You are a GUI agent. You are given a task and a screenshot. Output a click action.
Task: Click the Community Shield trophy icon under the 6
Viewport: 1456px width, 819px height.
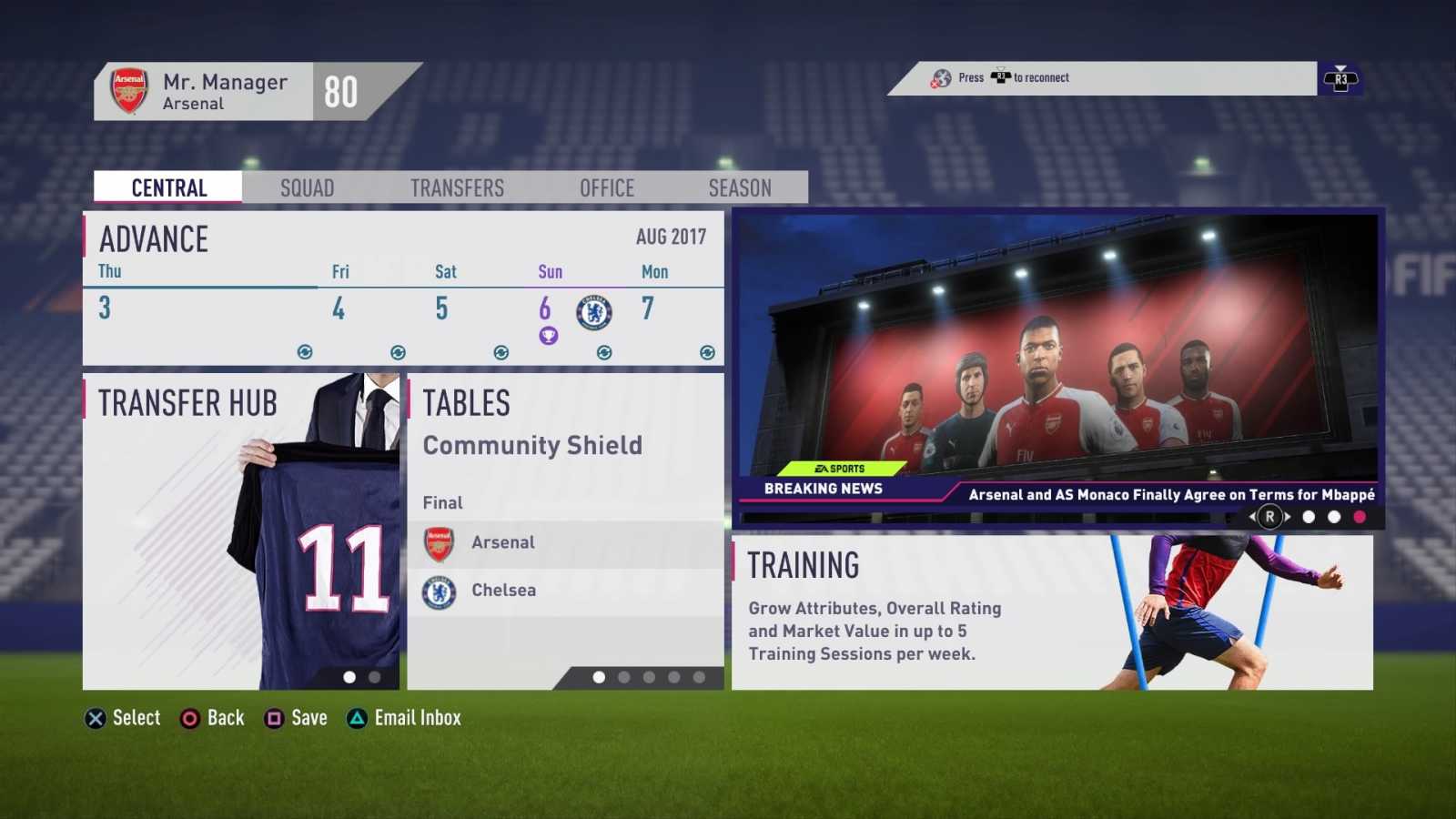pos(548,336)
